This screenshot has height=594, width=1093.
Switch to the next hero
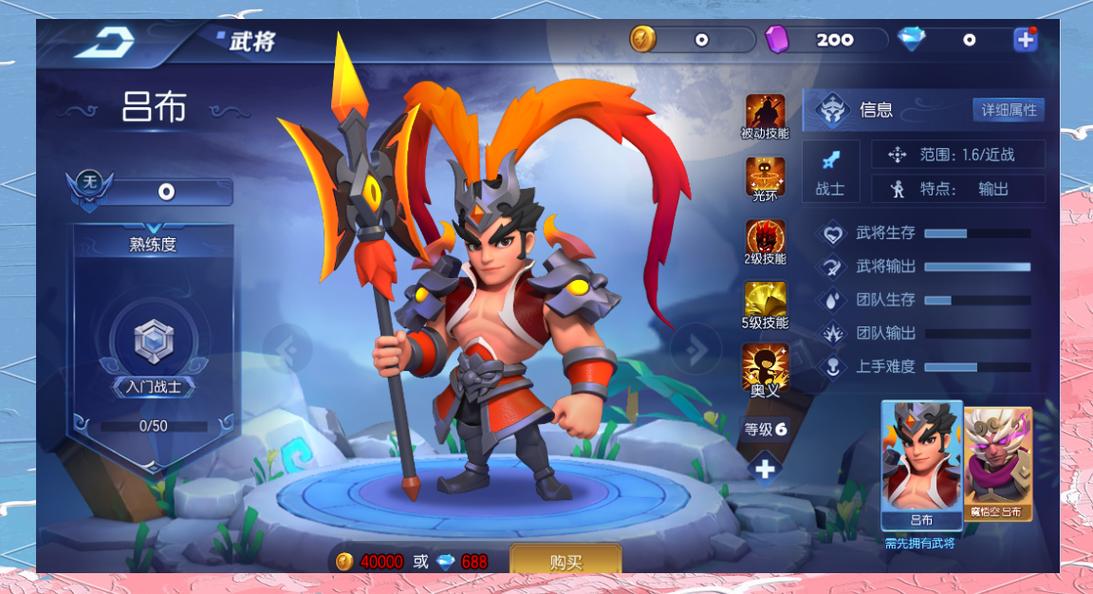click(695, 349)
